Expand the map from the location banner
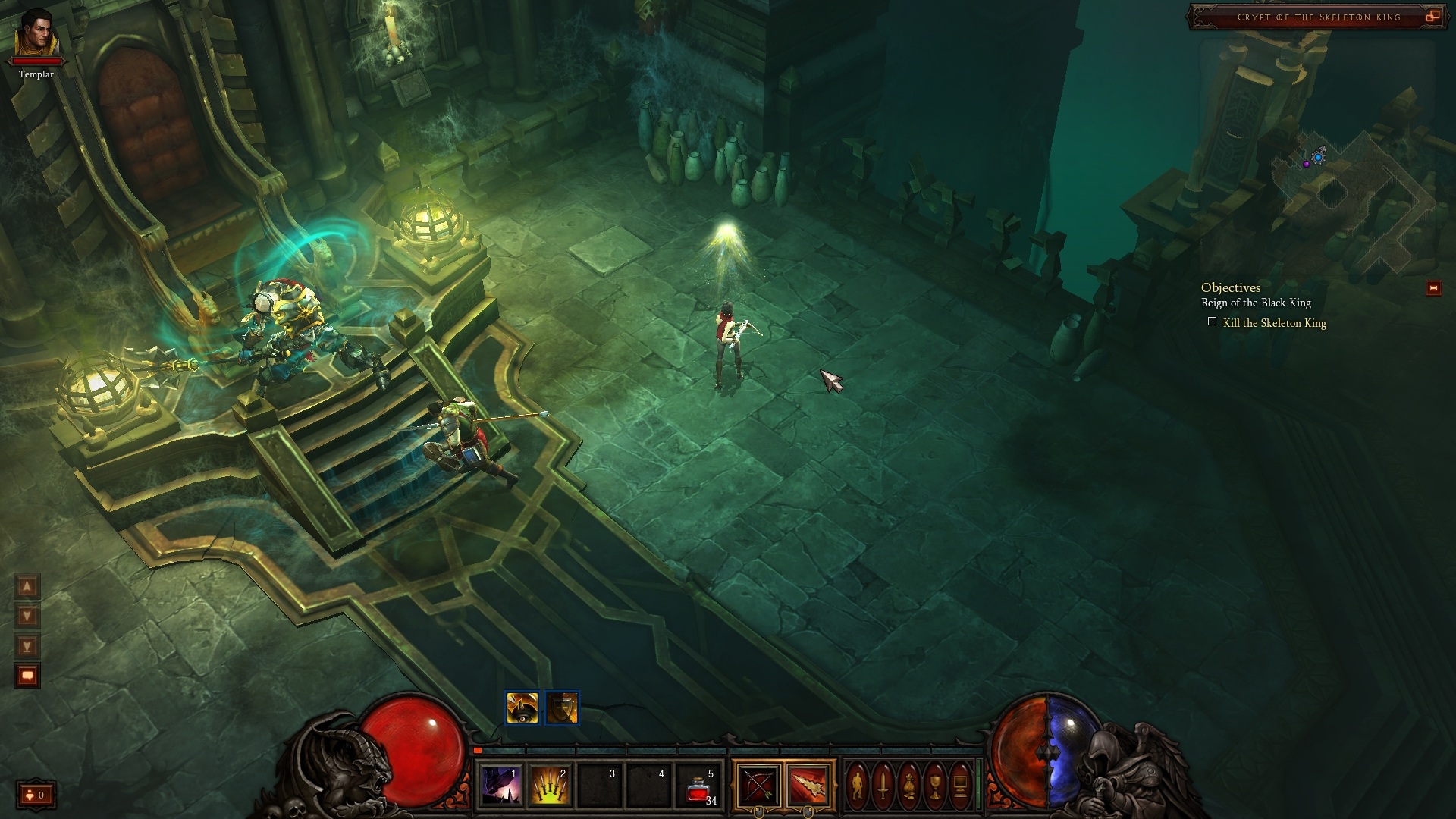The height and width of the screenshot is (819, 1456). tap(1432, 17)
